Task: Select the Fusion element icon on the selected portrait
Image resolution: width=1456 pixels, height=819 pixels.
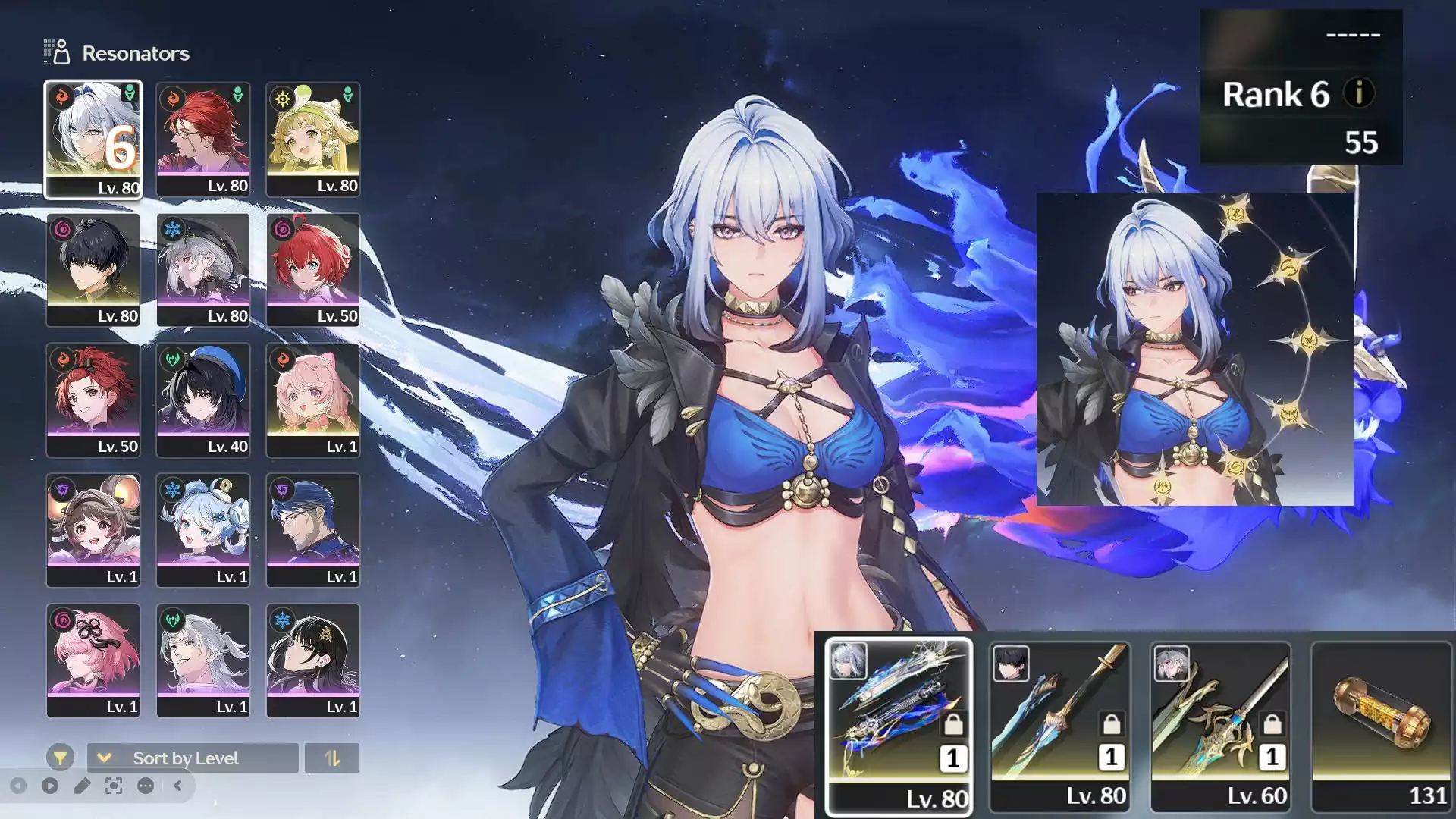Action: click(x=60, y=96)
